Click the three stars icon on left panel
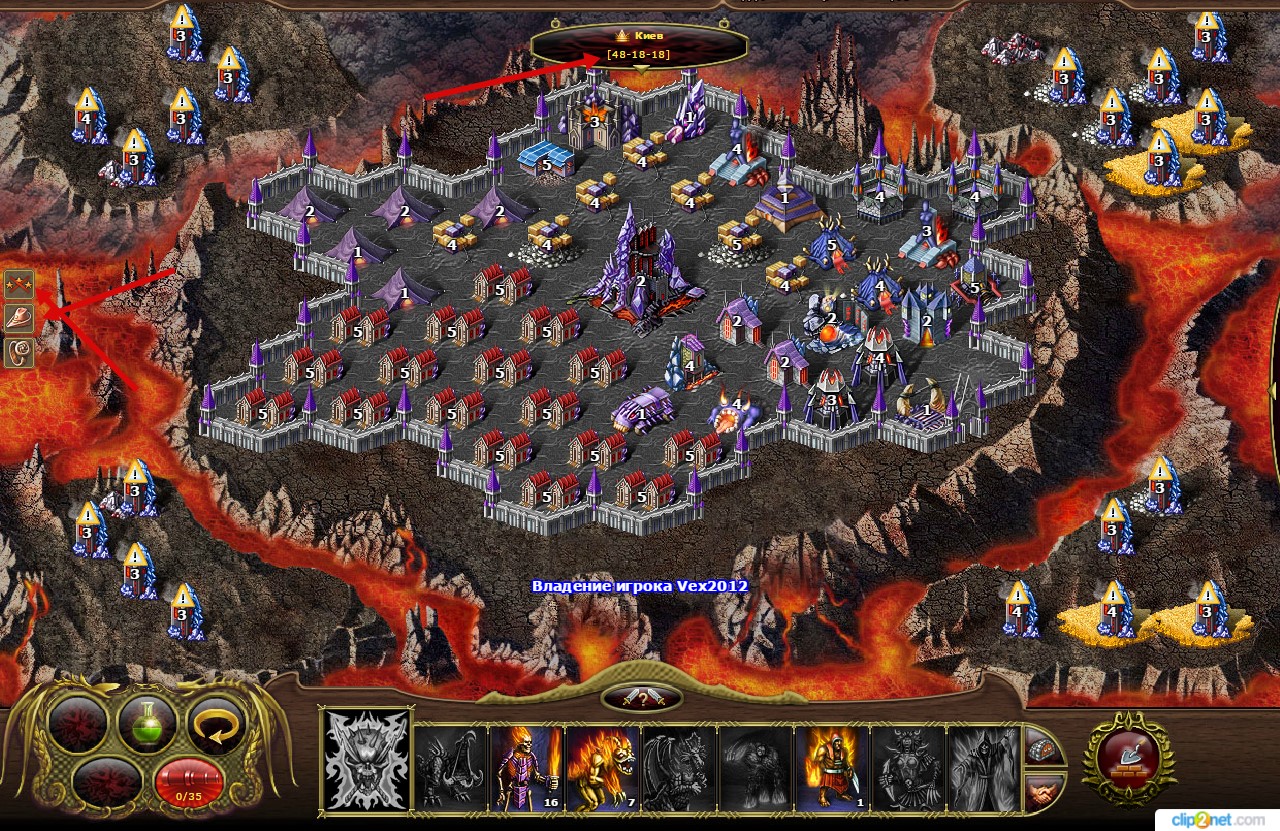Viewport: 1280px width, 831px height. point(19,287)
